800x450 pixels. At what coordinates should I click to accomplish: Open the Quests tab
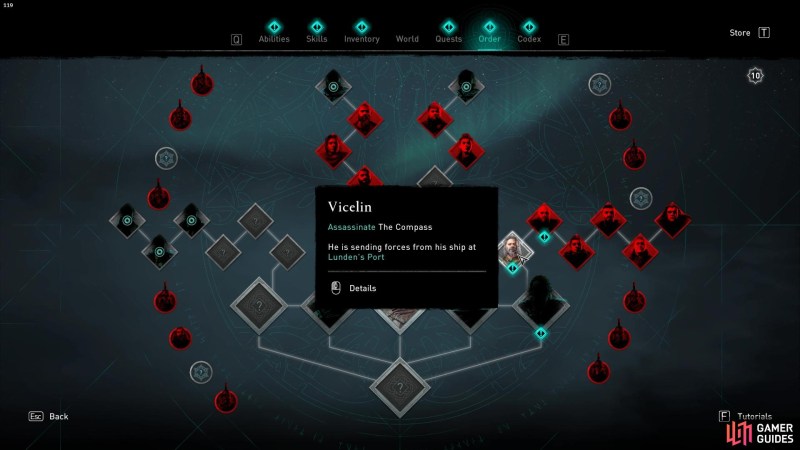[448, 39]
